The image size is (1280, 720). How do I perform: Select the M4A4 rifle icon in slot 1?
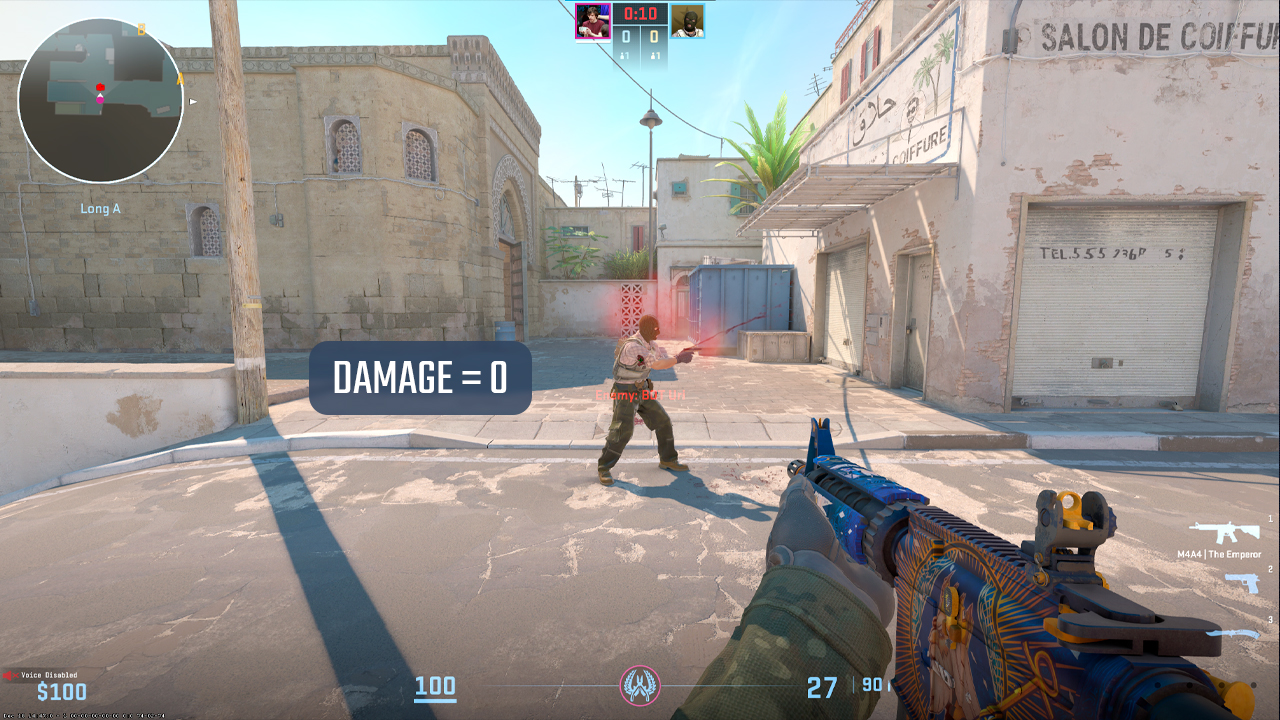click(1224, 532)
